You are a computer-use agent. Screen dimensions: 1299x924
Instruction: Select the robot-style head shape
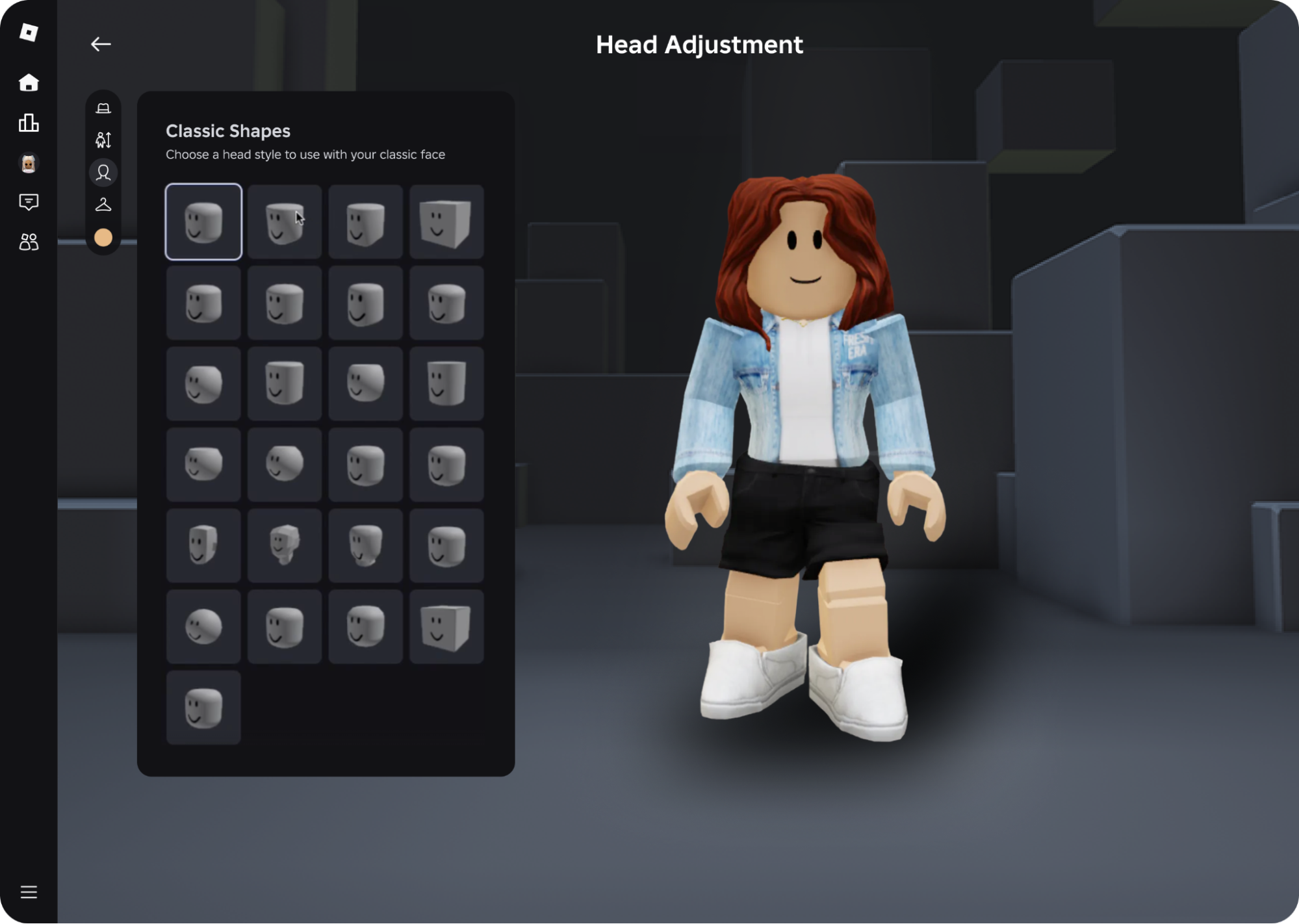pyautogui.click(x=284, y=546)
